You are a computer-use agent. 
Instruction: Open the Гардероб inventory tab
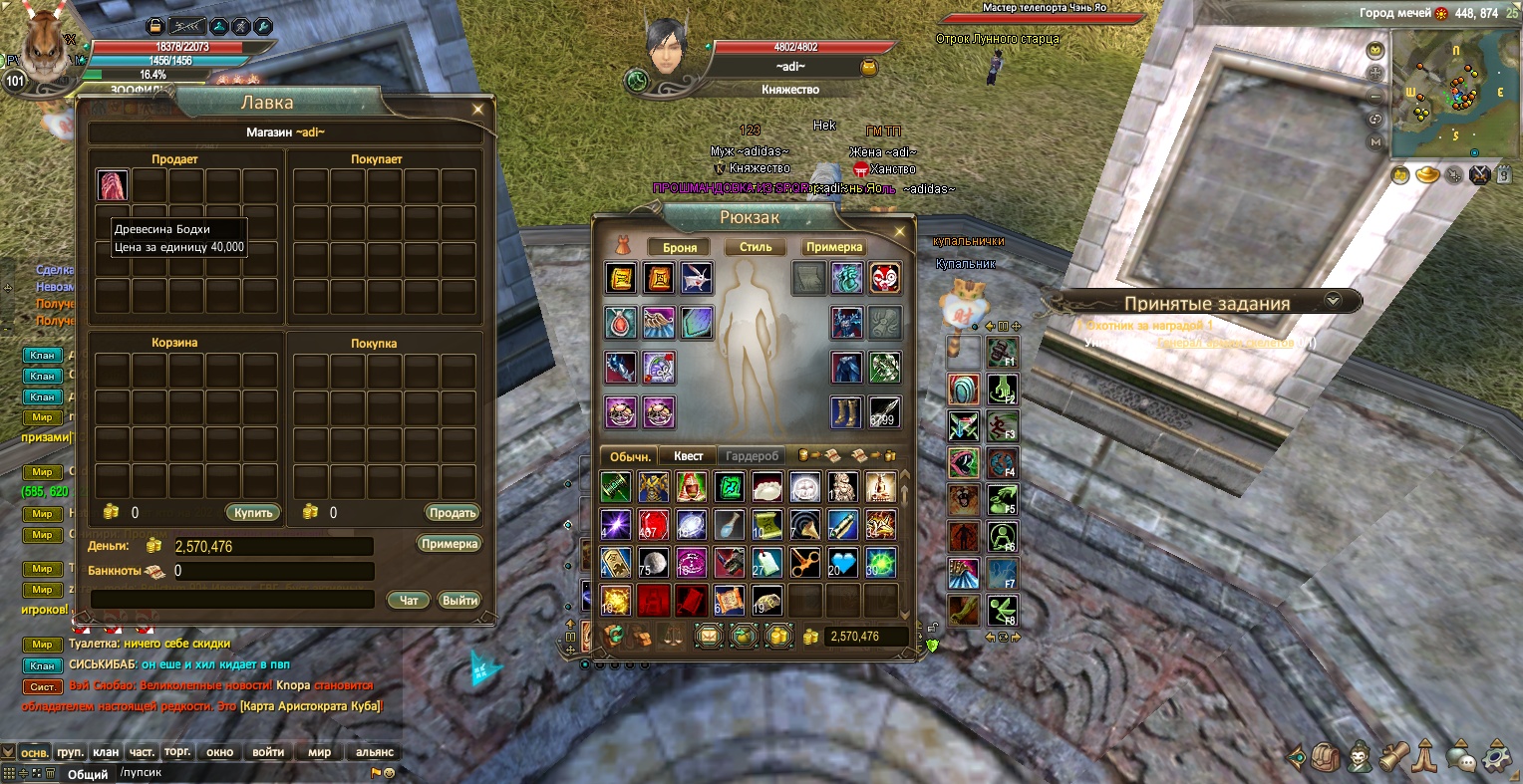[x=752, y=456]
